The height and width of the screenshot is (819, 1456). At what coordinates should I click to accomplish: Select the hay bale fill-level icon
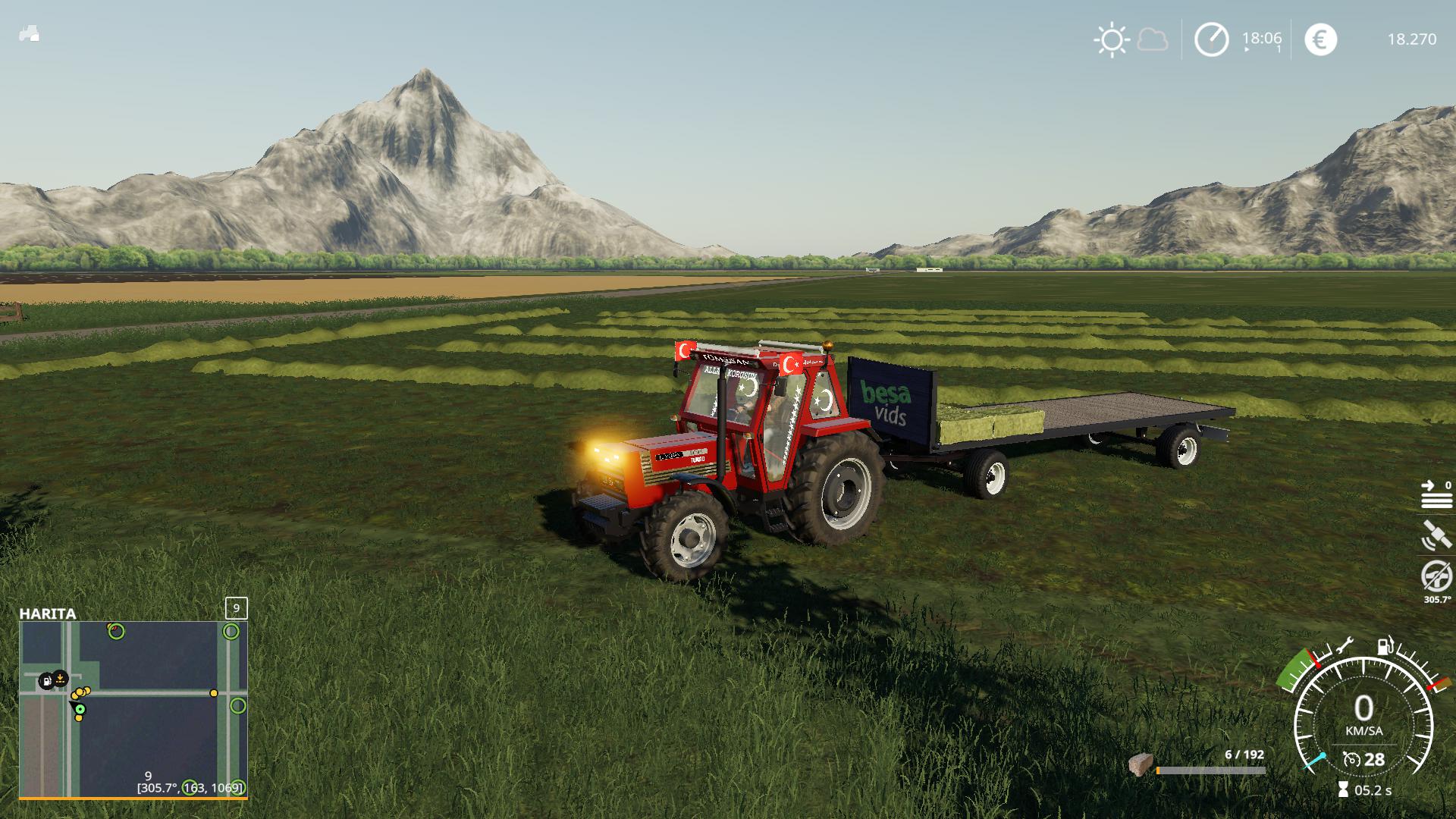point(1140,765)
